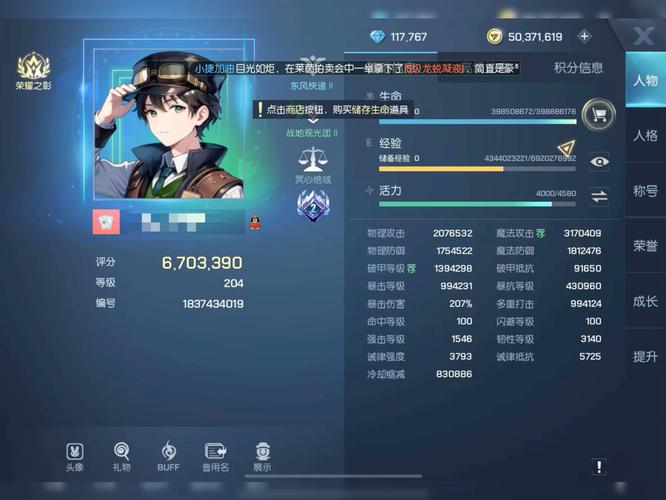Click the swap arrows beside 活力
This screenshot has width=666, height=500.
click(x=599, y=196)
